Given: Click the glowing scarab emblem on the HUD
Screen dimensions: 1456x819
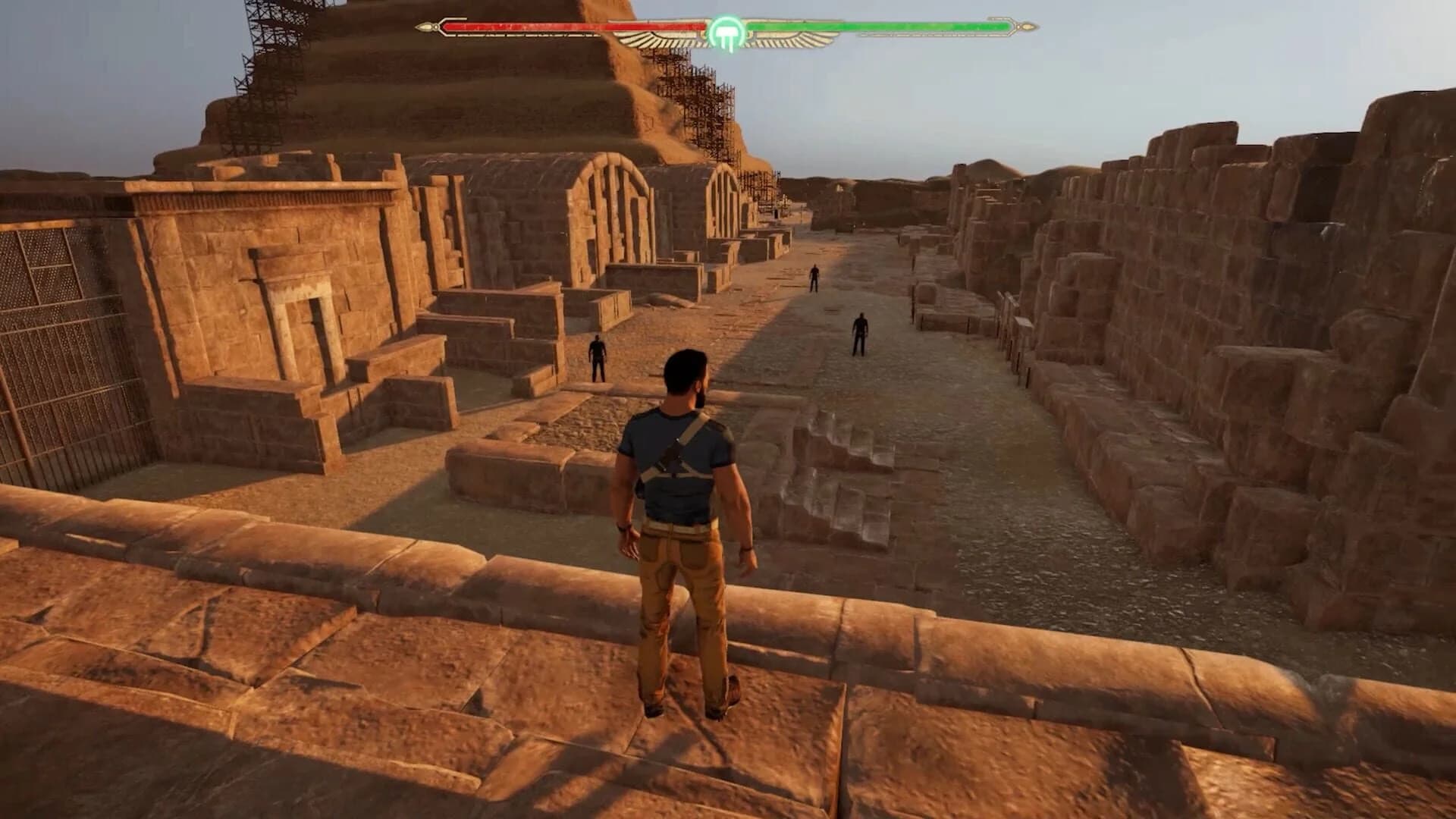Looking at the screenshot, I should click(x=725, y=30).
